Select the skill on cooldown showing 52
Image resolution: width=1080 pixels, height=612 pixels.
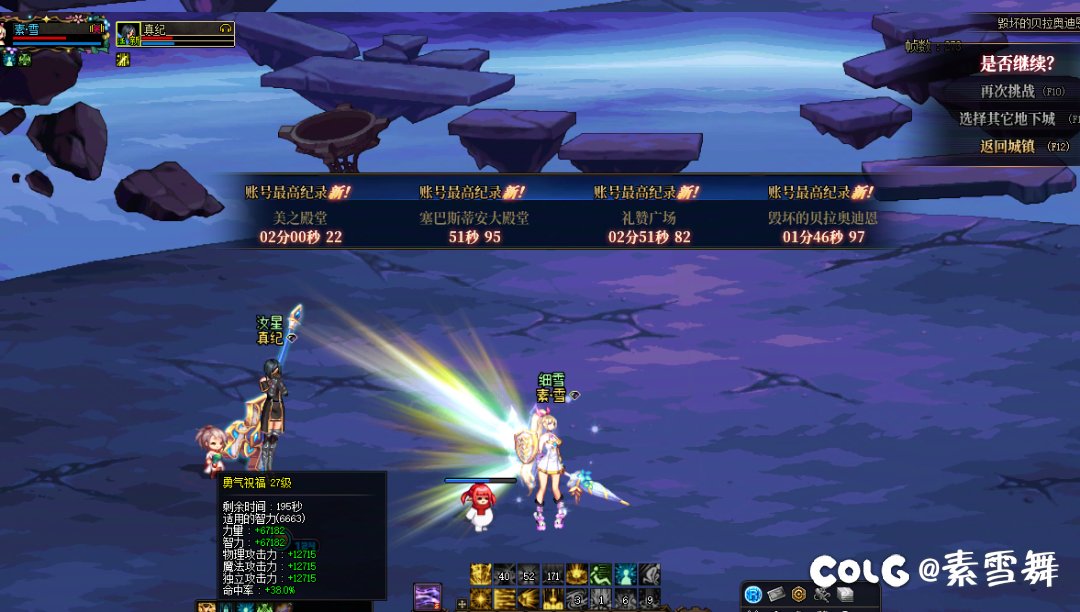[529, 574]
